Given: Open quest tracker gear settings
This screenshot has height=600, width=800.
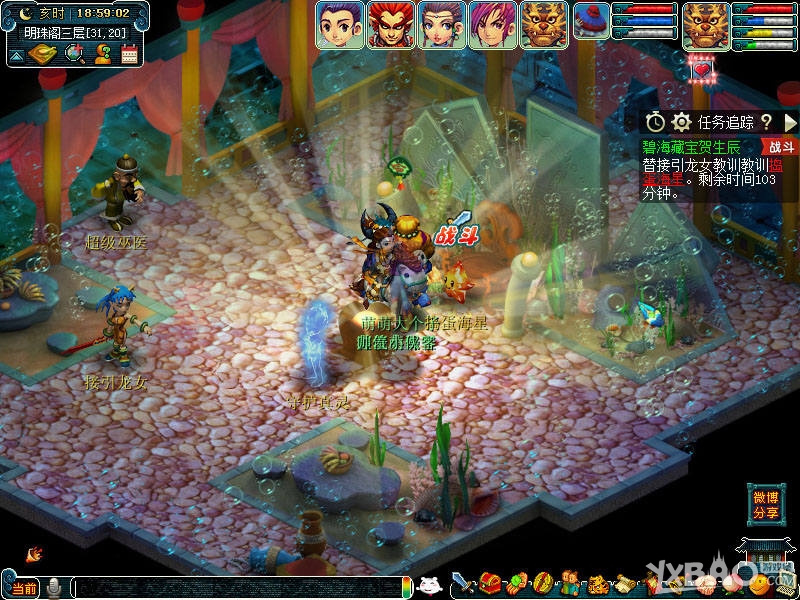Looking at the screenshot, I should point(681,122).
